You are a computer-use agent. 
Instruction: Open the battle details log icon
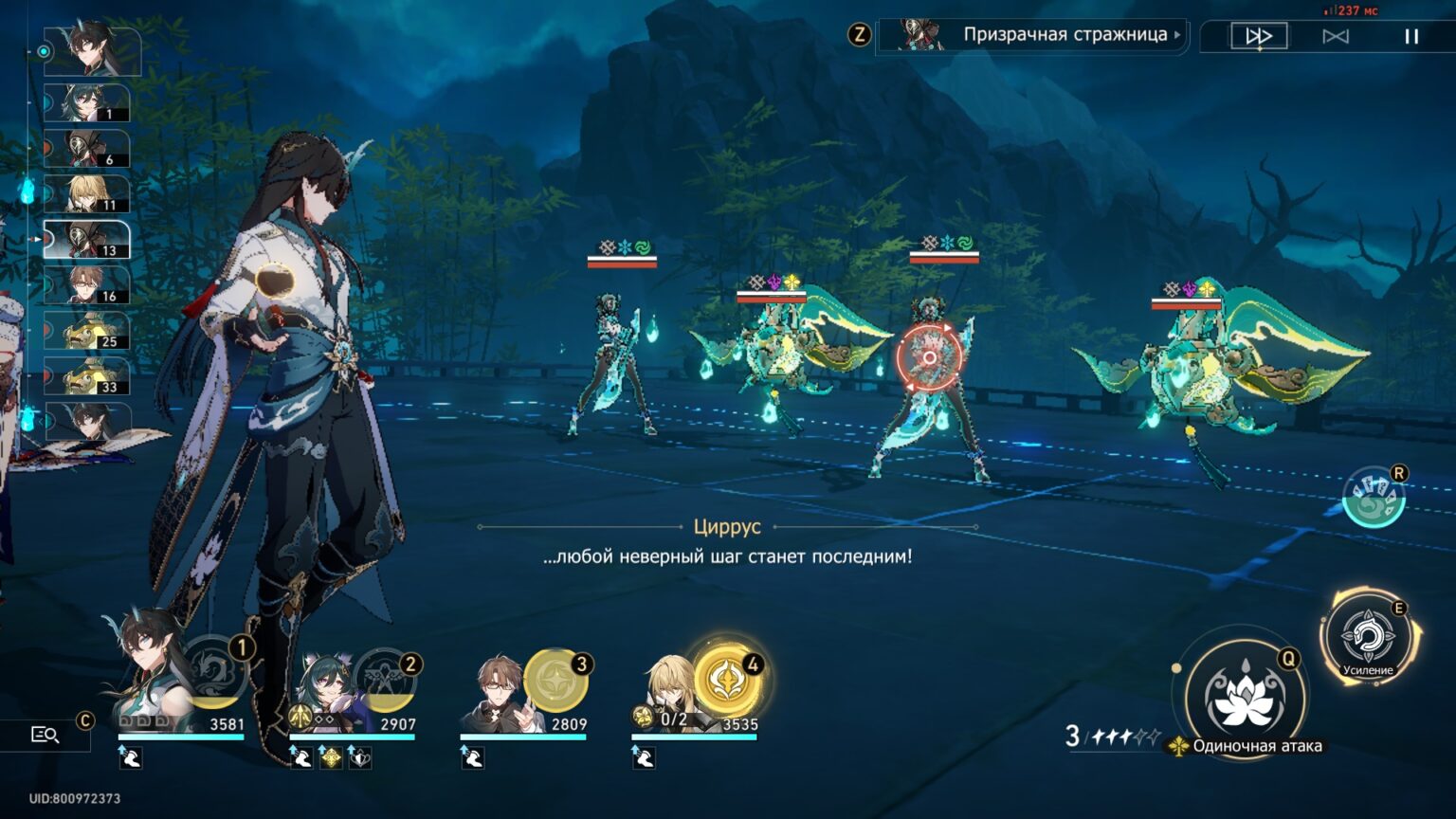tap(45, 735)
